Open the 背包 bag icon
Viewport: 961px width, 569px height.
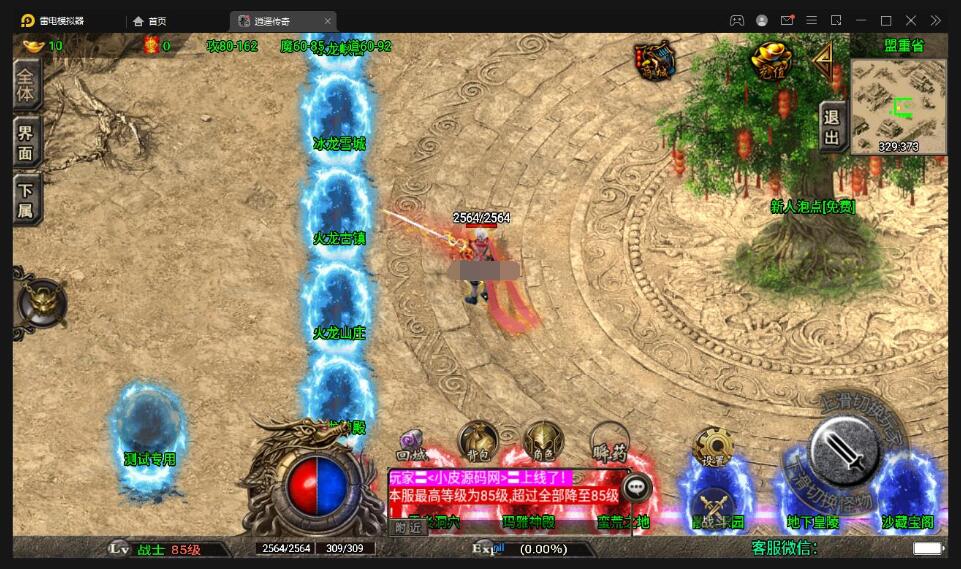point(478,441)
